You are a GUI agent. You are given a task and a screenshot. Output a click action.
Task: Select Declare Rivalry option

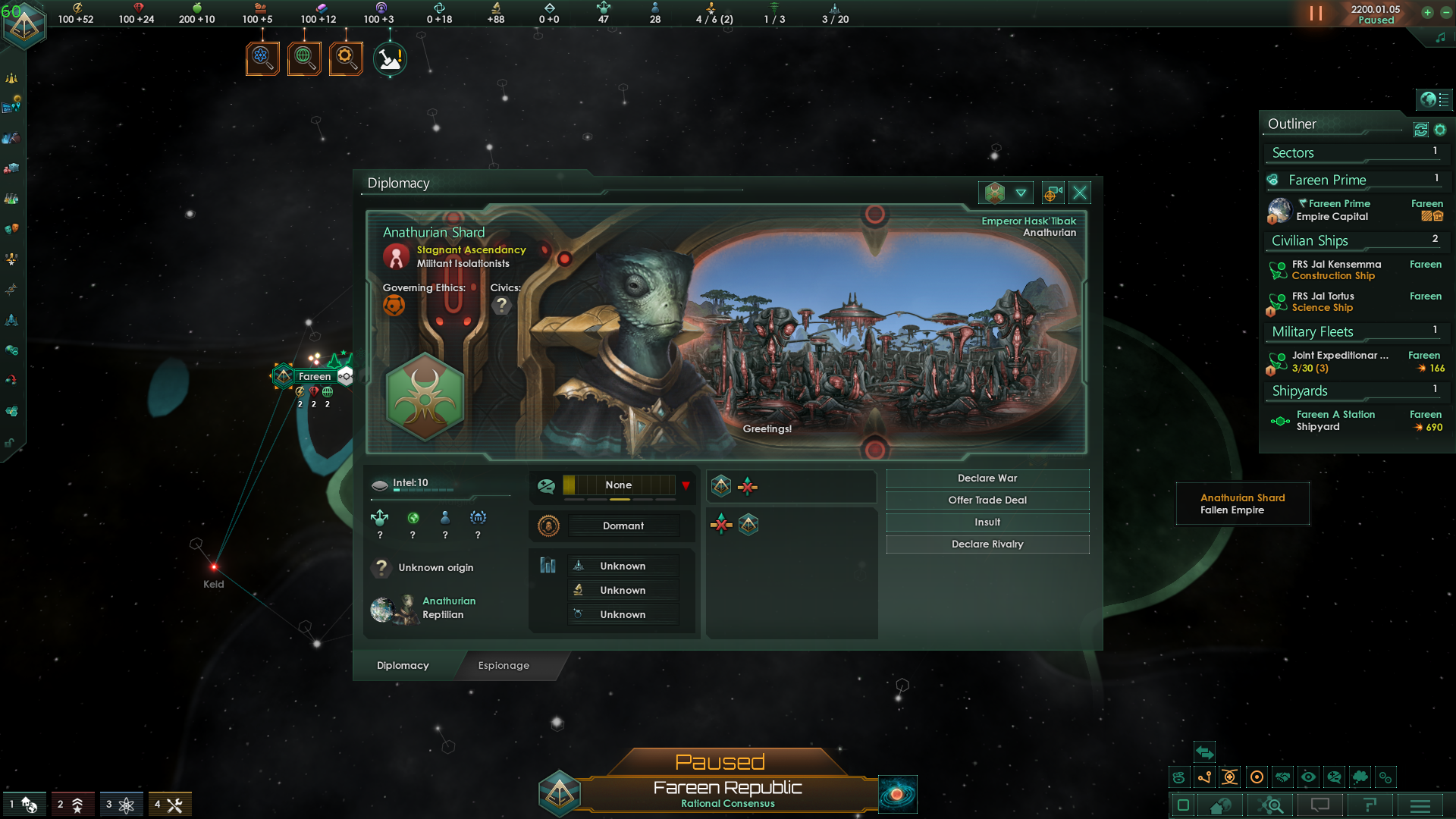coord(987,544)
